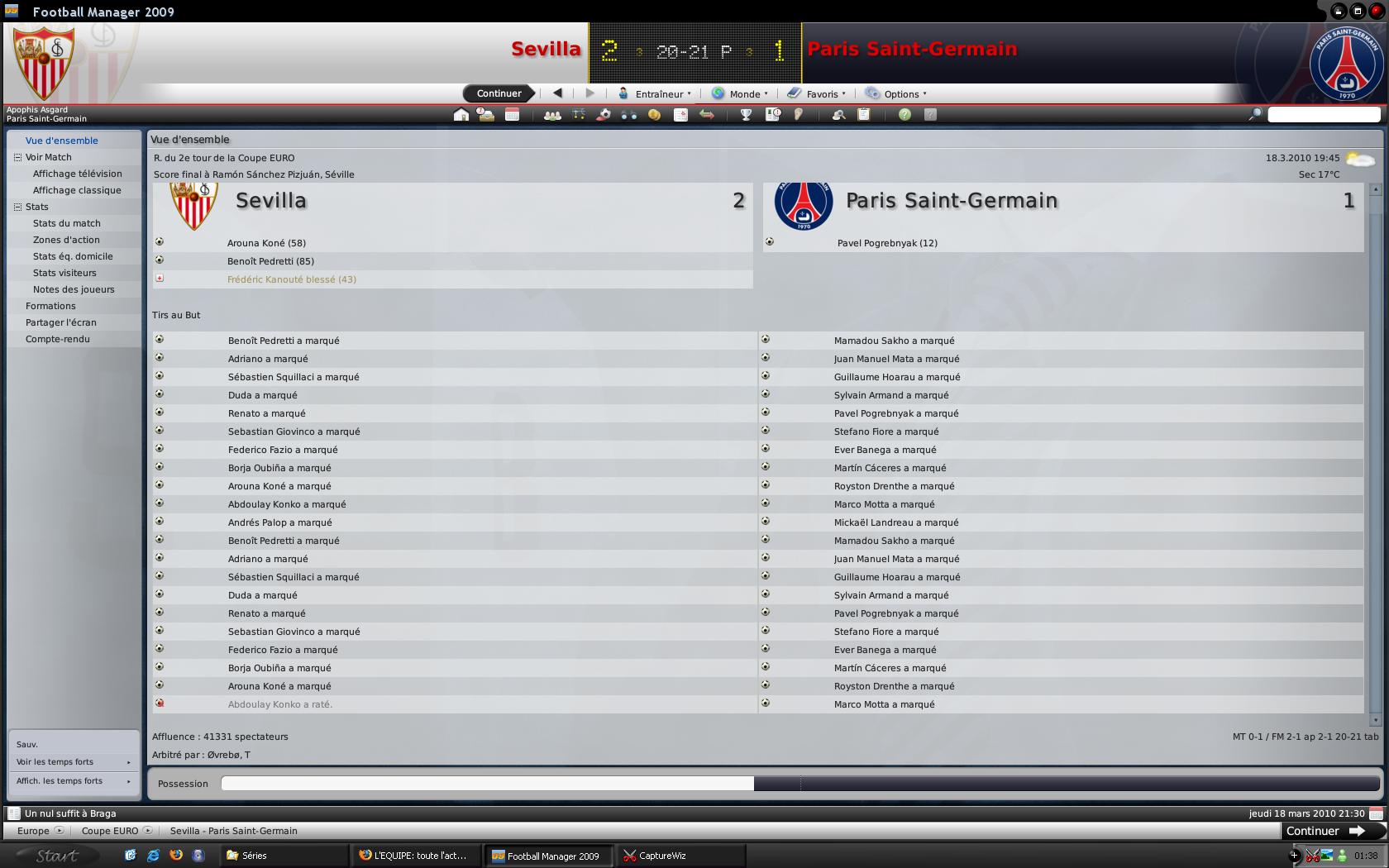
Task: View Stats visiteurs
Action: (64, 273)
